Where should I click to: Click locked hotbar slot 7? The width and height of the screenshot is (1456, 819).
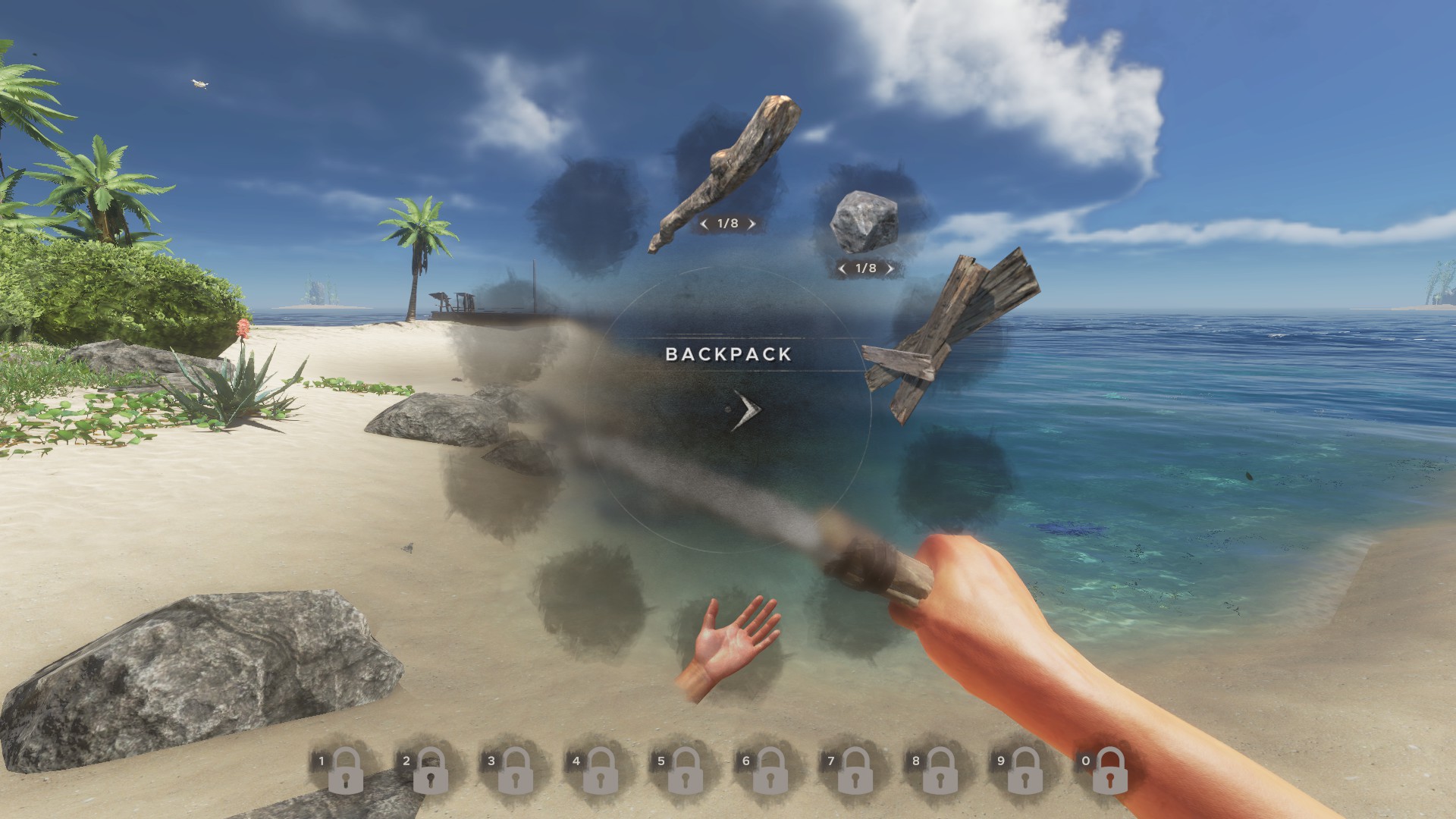pyautogui.click(x=855, y=769)
